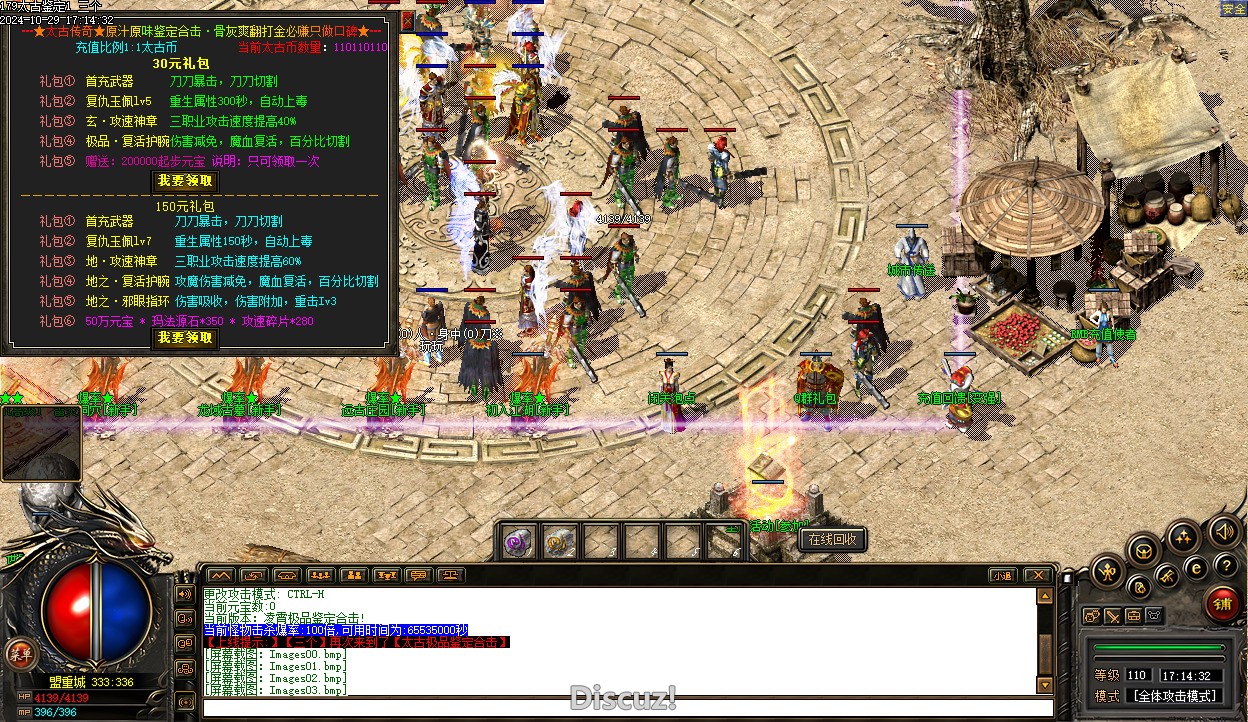Viewport: 1248px width, 722px height.
Task: Claim the 150元 gift pack
Action: [185, 338]
